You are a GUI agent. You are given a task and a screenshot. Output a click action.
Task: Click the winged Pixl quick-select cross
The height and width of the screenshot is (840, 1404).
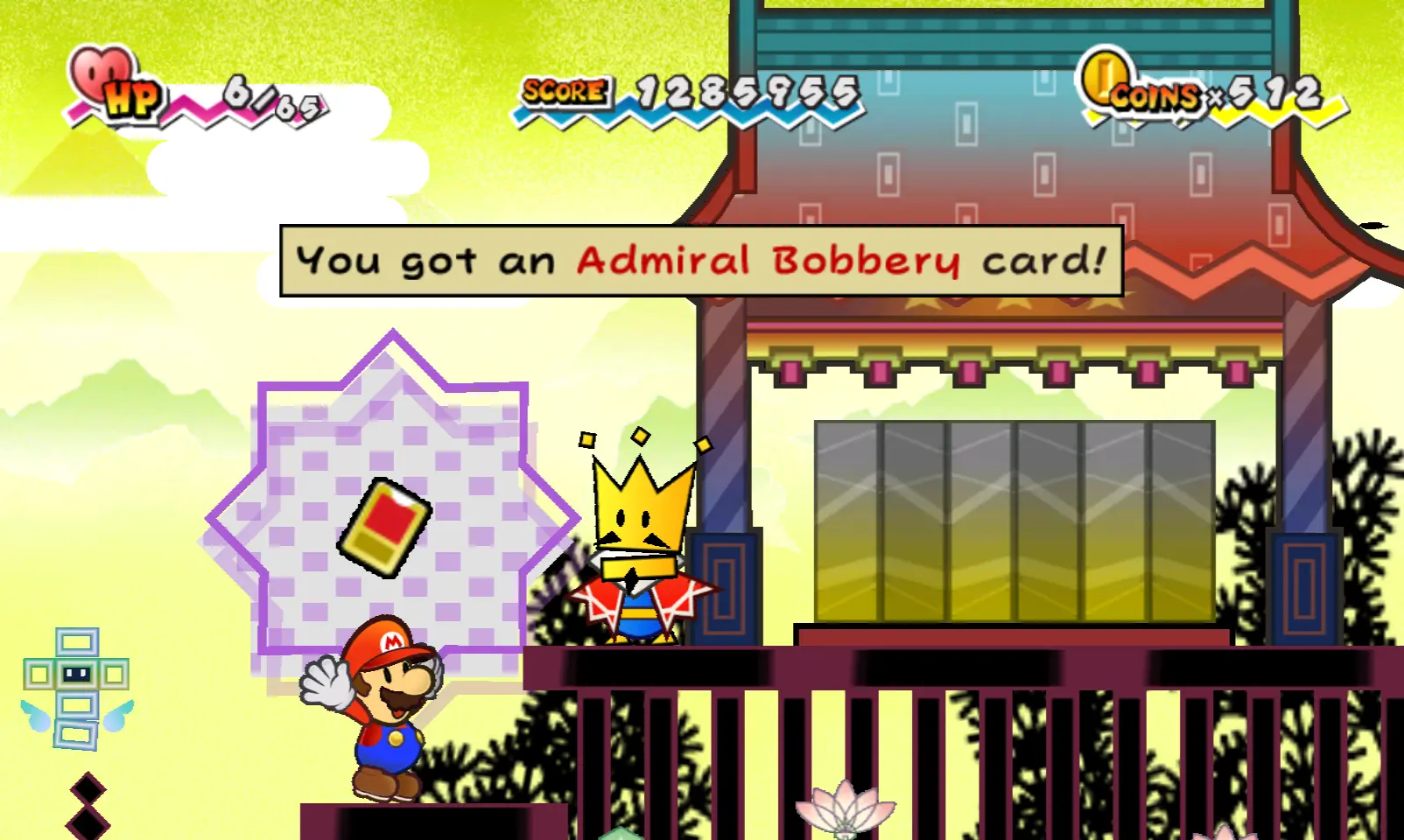tap(77, 689)
